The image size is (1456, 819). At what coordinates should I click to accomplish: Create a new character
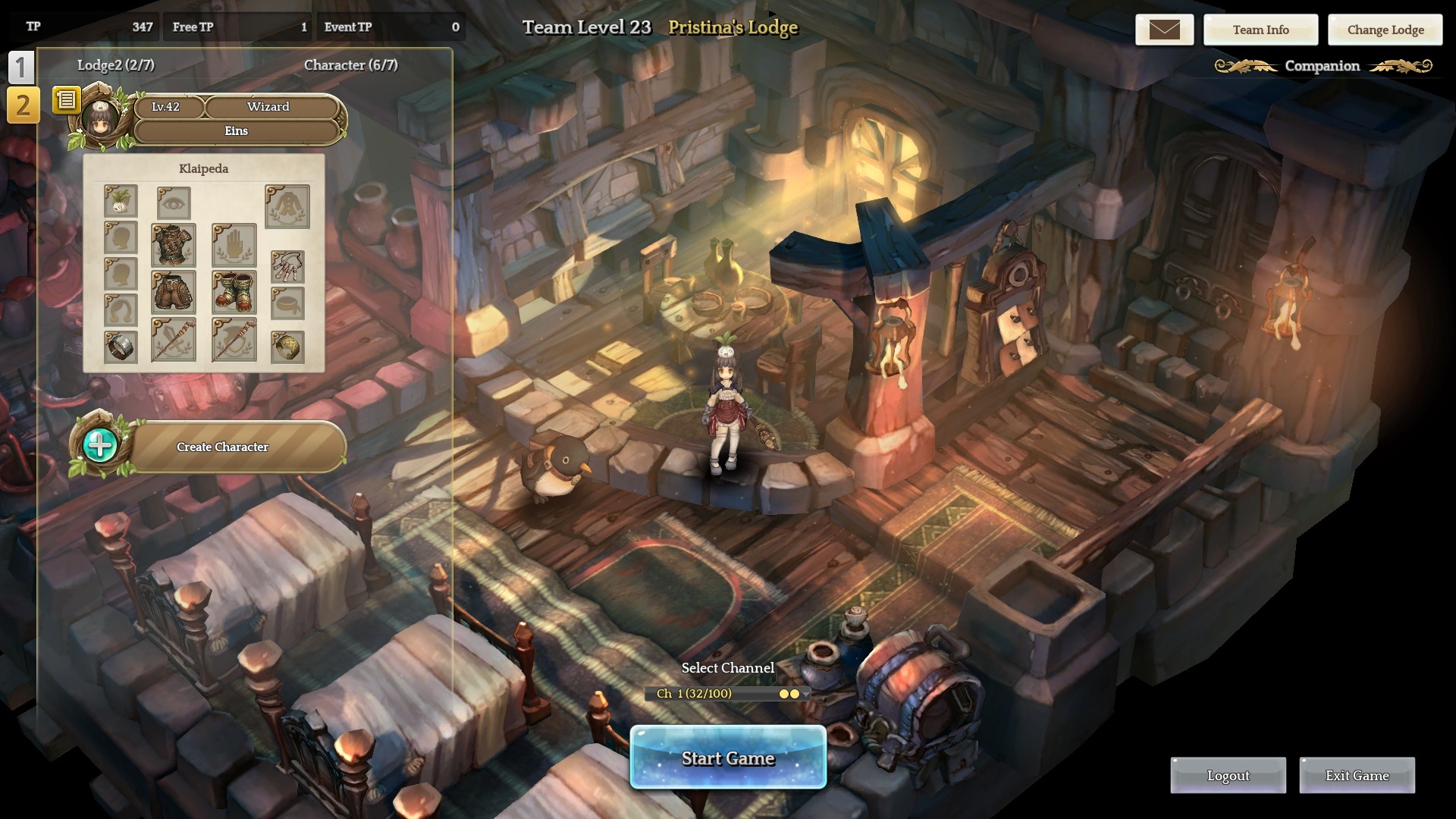coord(222,447)
